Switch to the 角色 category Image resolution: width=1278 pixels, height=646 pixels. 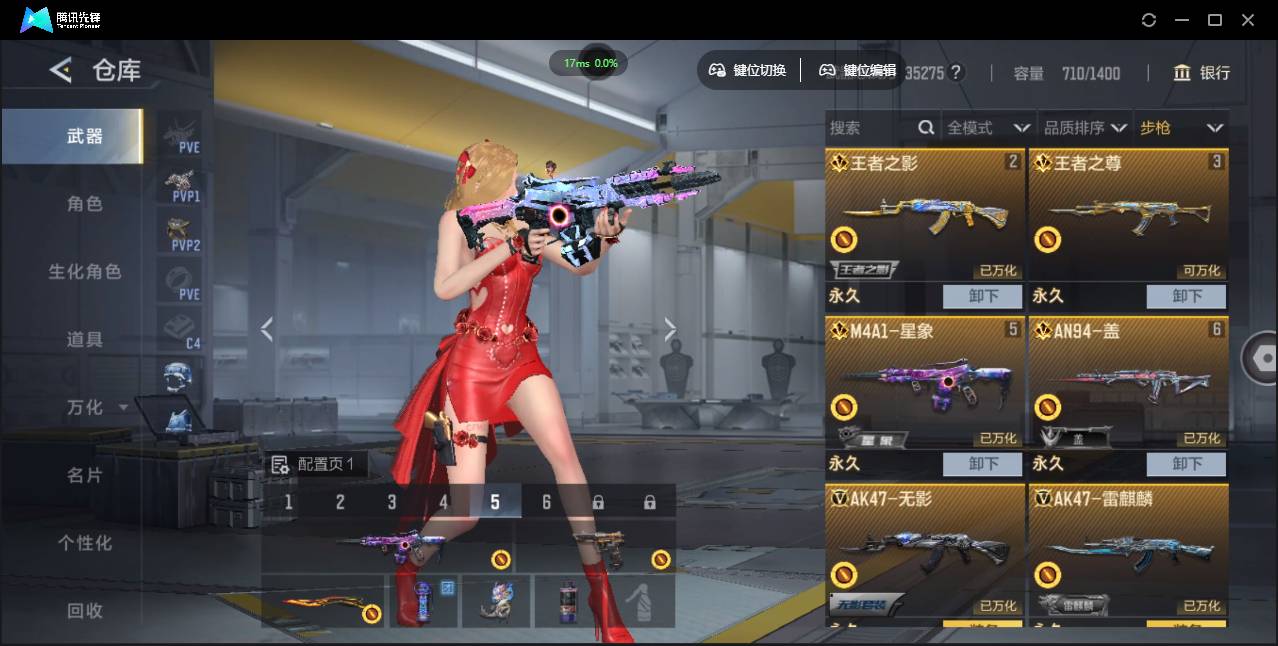pos(85,204)
